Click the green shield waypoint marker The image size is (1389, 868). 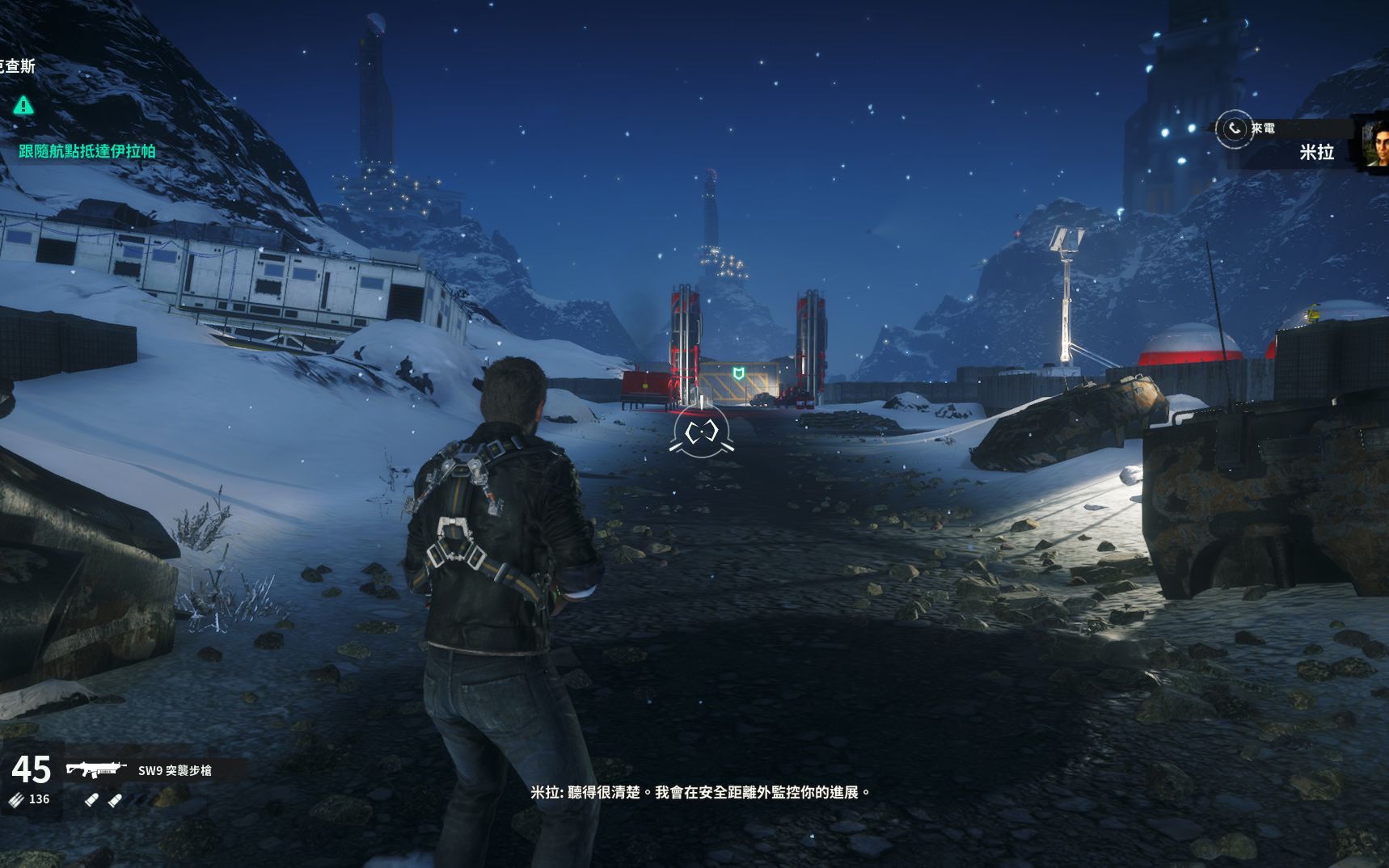point(737,373)
